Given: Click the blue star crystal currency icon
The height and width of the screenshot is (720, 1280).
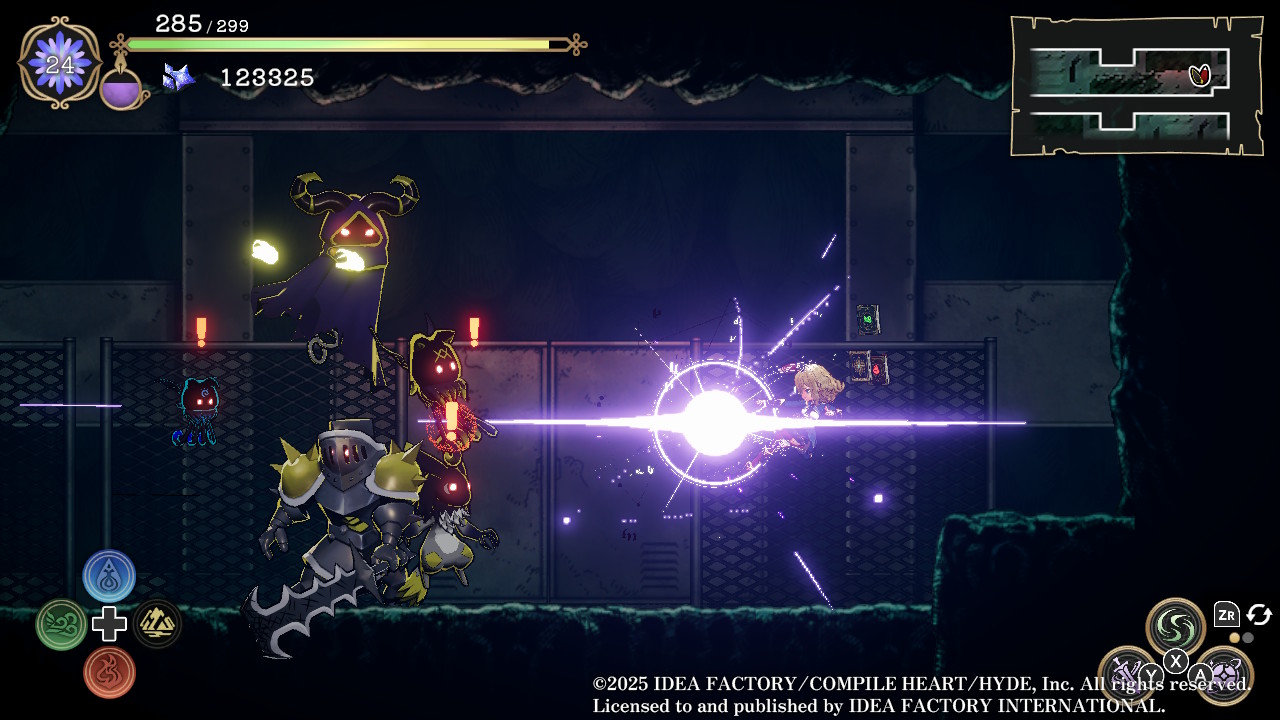Looking at the screenshot, I should [178, 77].
